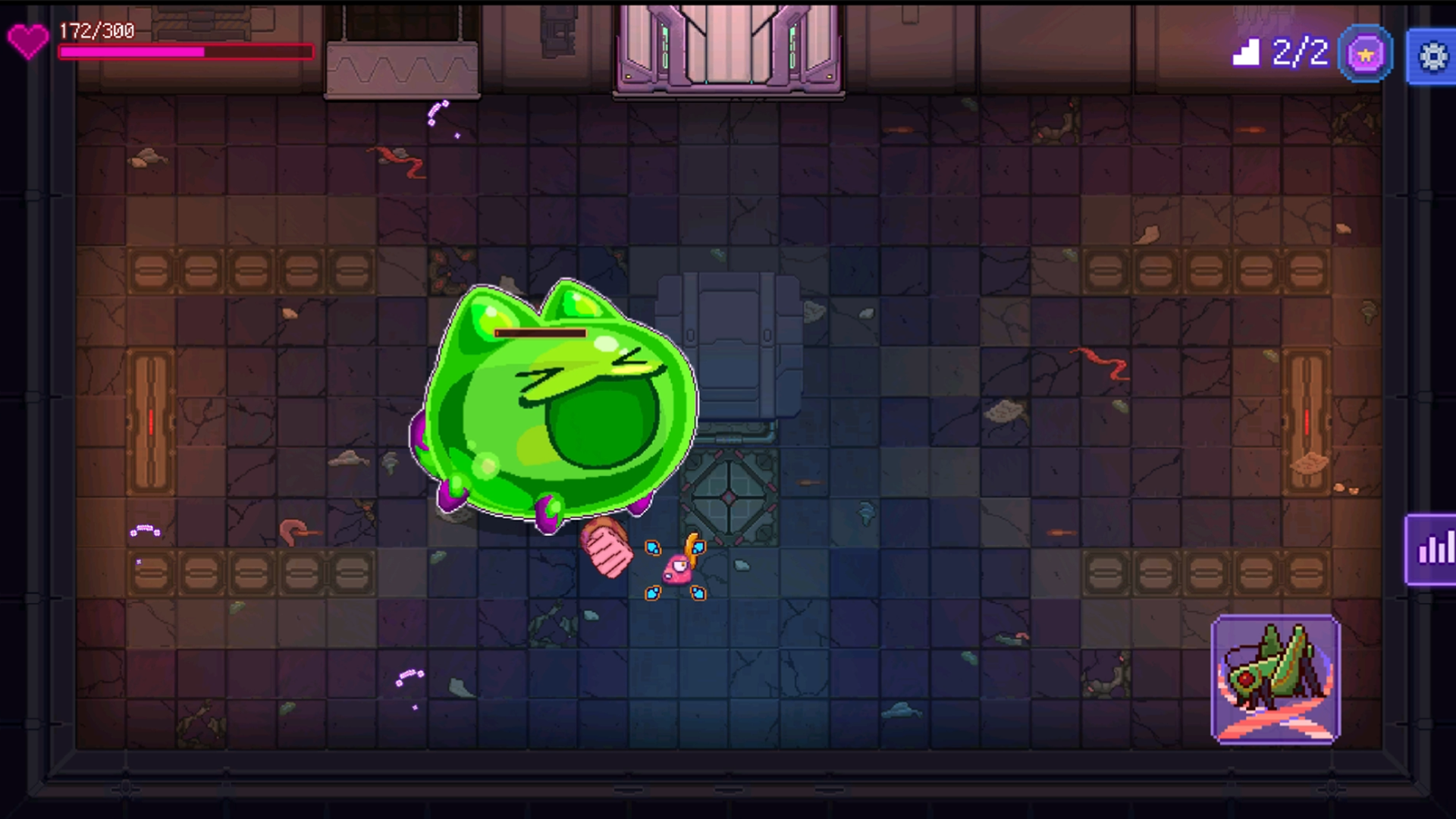Click a blue diamond gem near the player

point(652,546)
